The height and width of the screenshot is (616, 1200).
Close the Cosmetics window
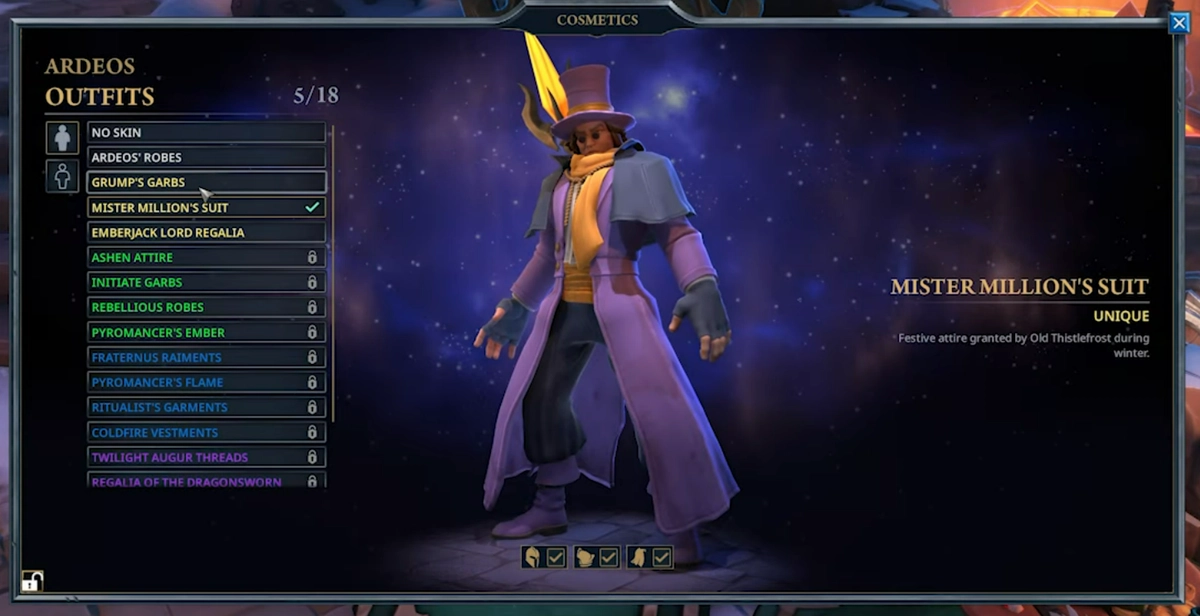tap(1178, 23)
